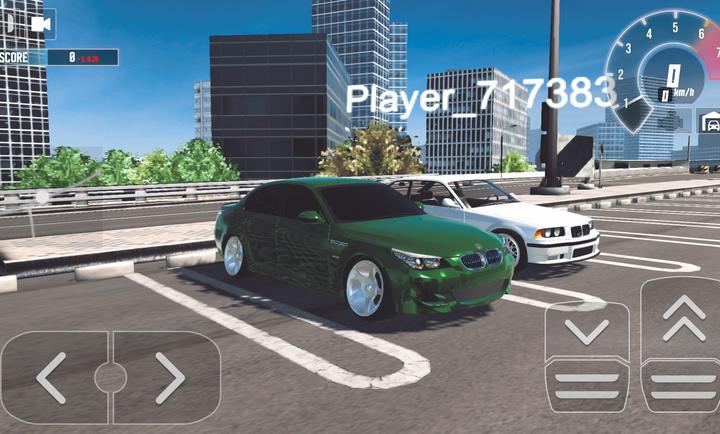Screen dimensions: 720x434
Task: Toggle the engine icon below the speedometer
Action: coord(672,122)
